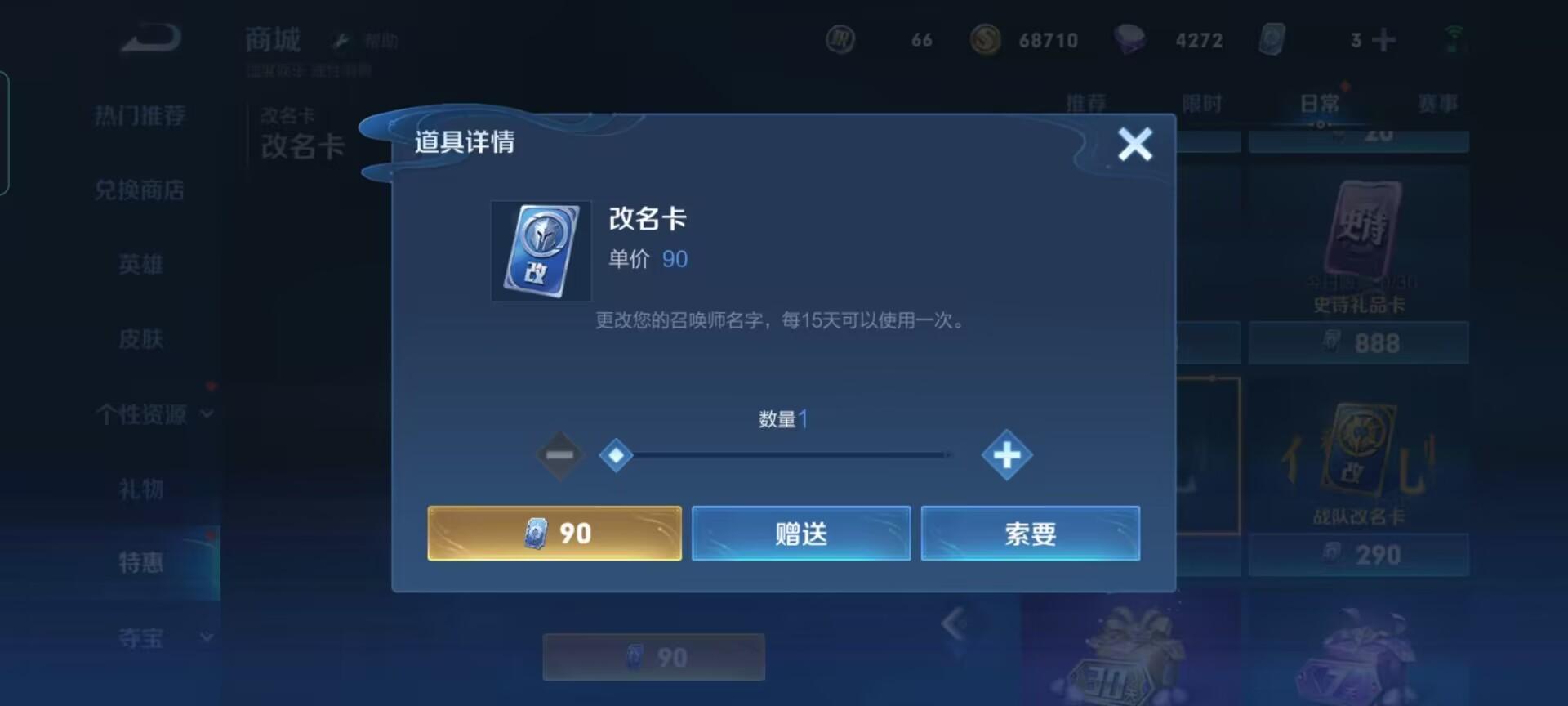The height and width of the screenshot is (706, 1568).
Task: Decrease quantity with the minus button
Action: point(559,455)
